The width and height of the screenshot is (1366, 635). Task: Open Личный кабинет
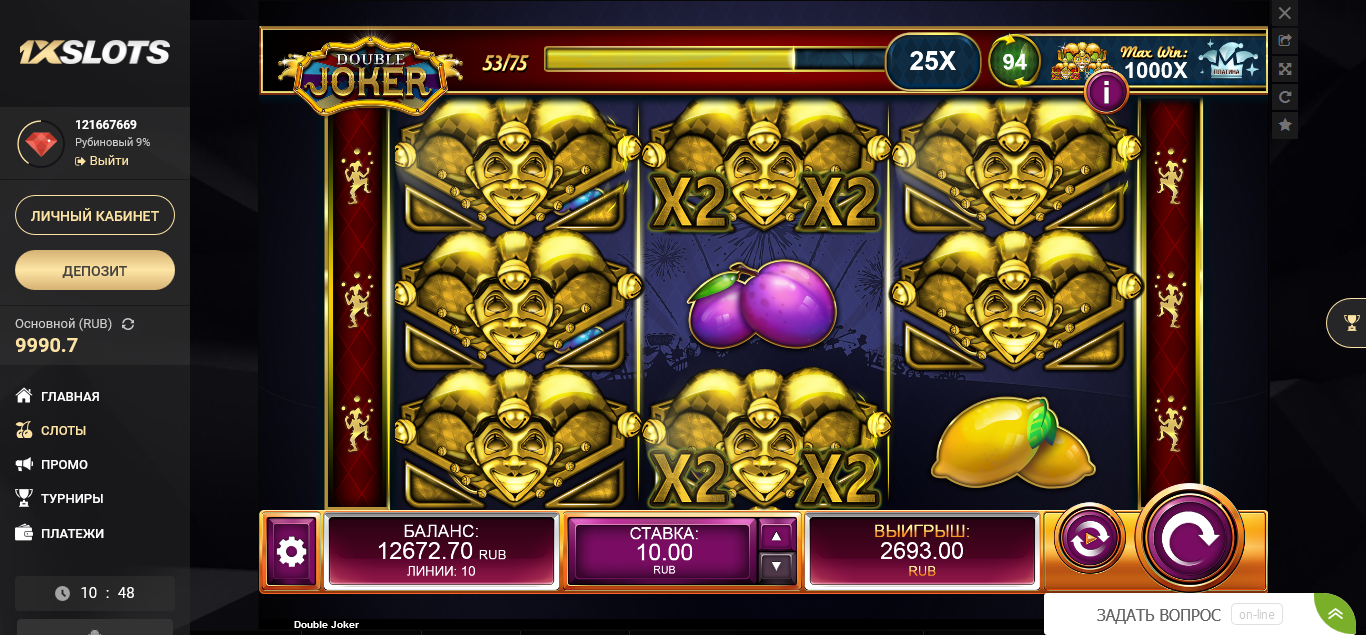[x=95, y=215]
